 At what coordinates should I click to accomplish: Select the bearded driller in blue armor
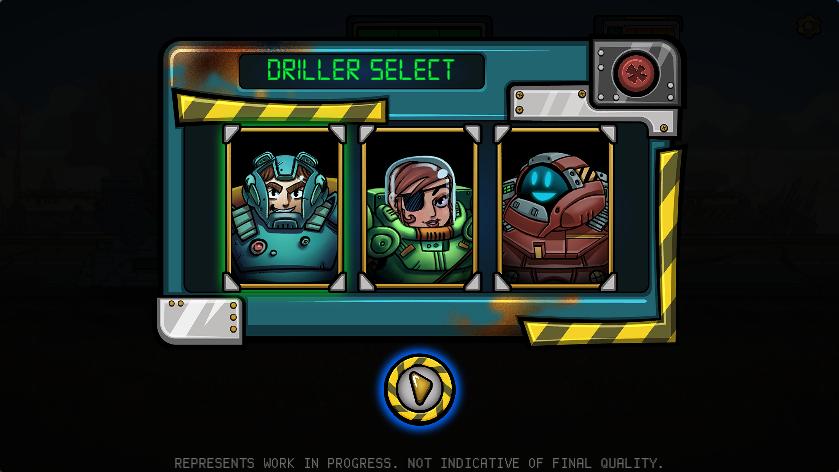[x=285, y=208]
